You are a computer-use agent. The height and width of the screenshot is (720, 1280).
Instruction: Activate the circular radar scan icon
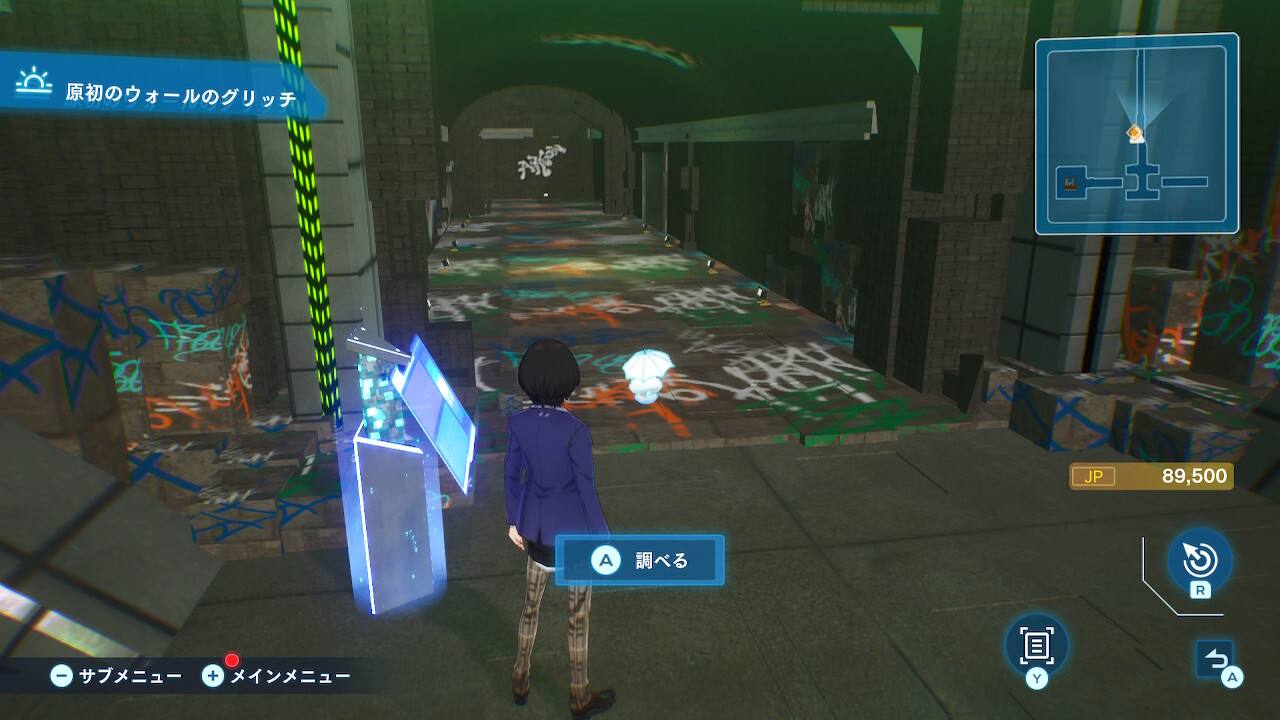point(1199,559)
